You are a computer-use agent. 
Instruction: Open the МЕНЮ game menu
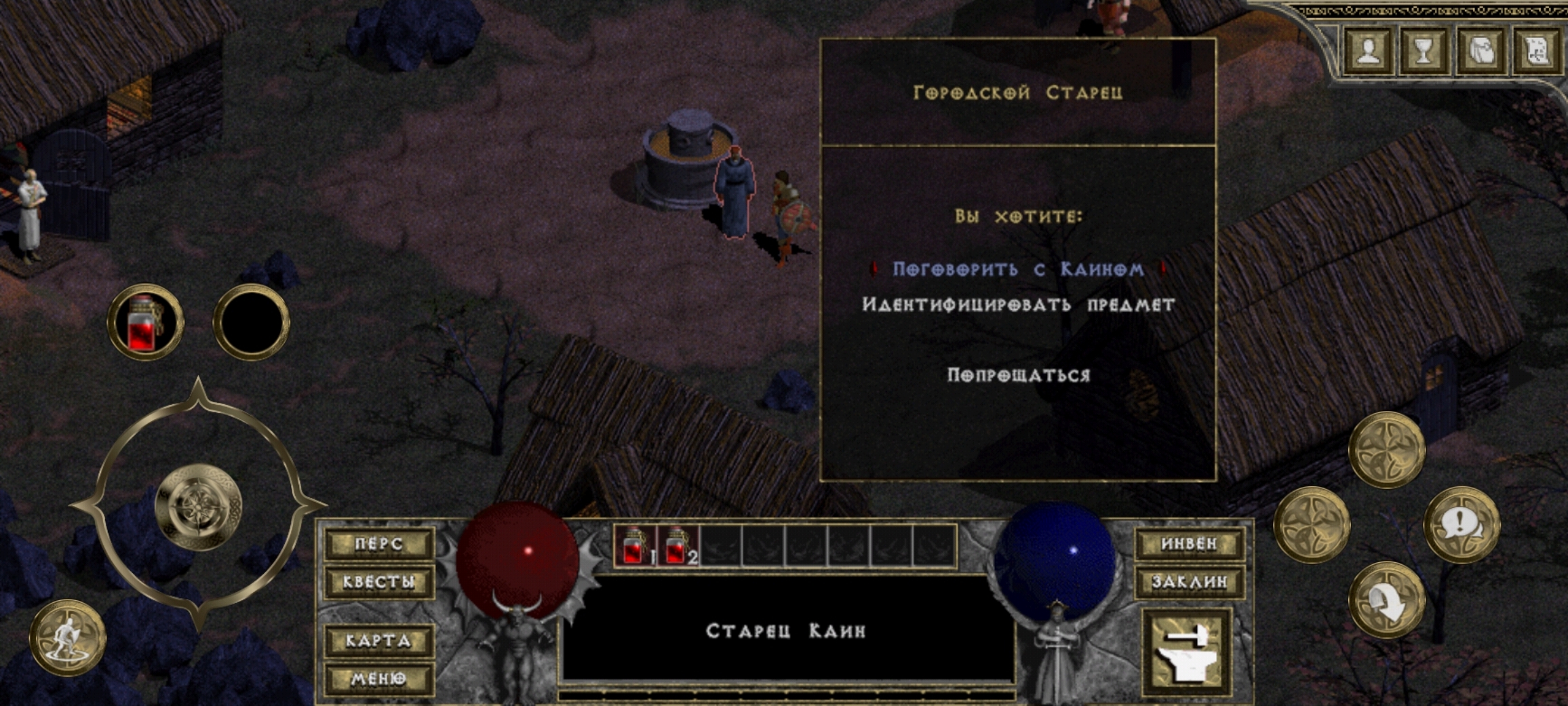pyautogui.click(x=379, y=679)
